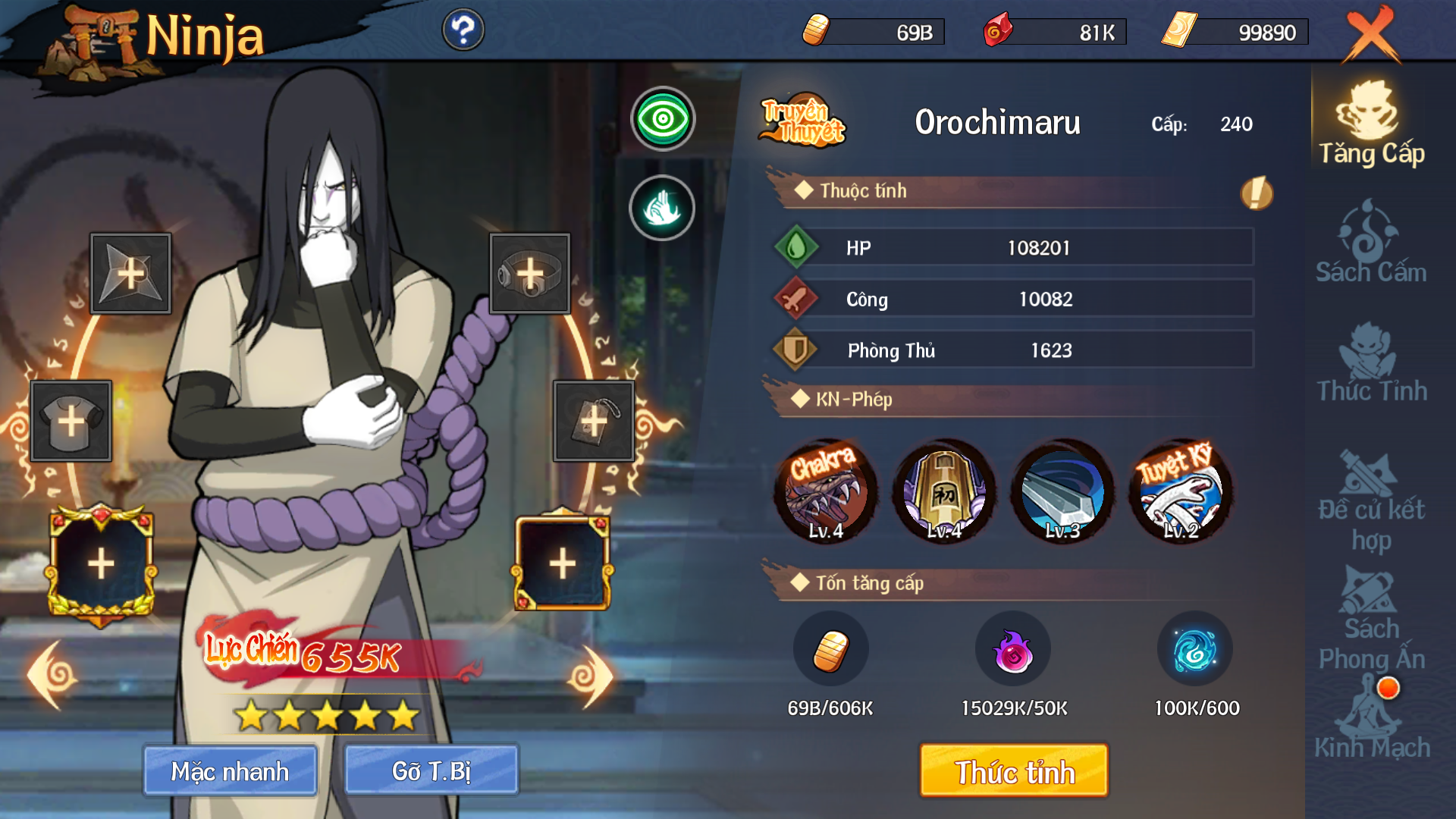Go to the next ninja arrow
1456x819 pixels.
pos(590,676)
